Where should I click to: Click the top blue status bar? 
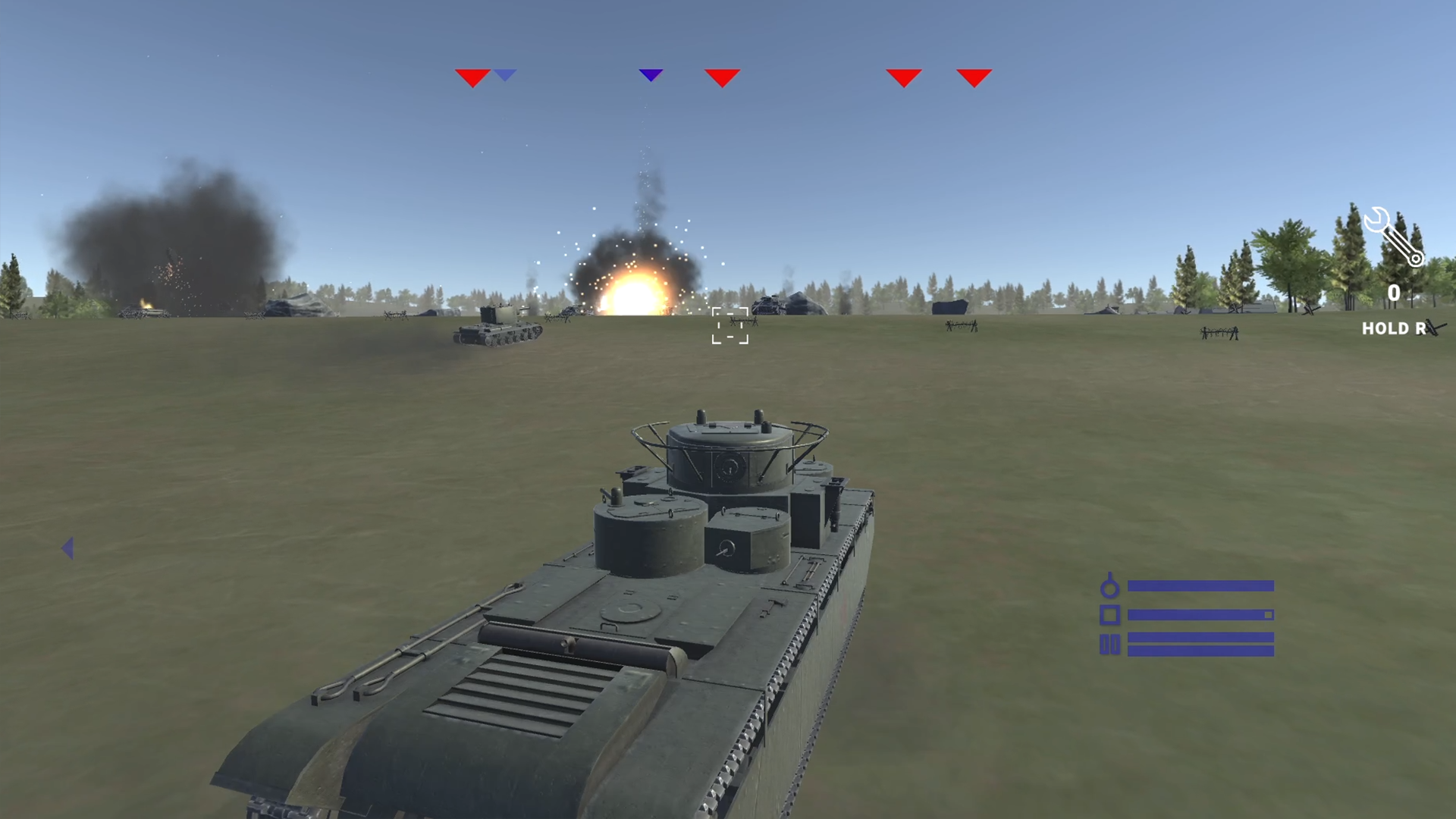[x=1198, y=585]
